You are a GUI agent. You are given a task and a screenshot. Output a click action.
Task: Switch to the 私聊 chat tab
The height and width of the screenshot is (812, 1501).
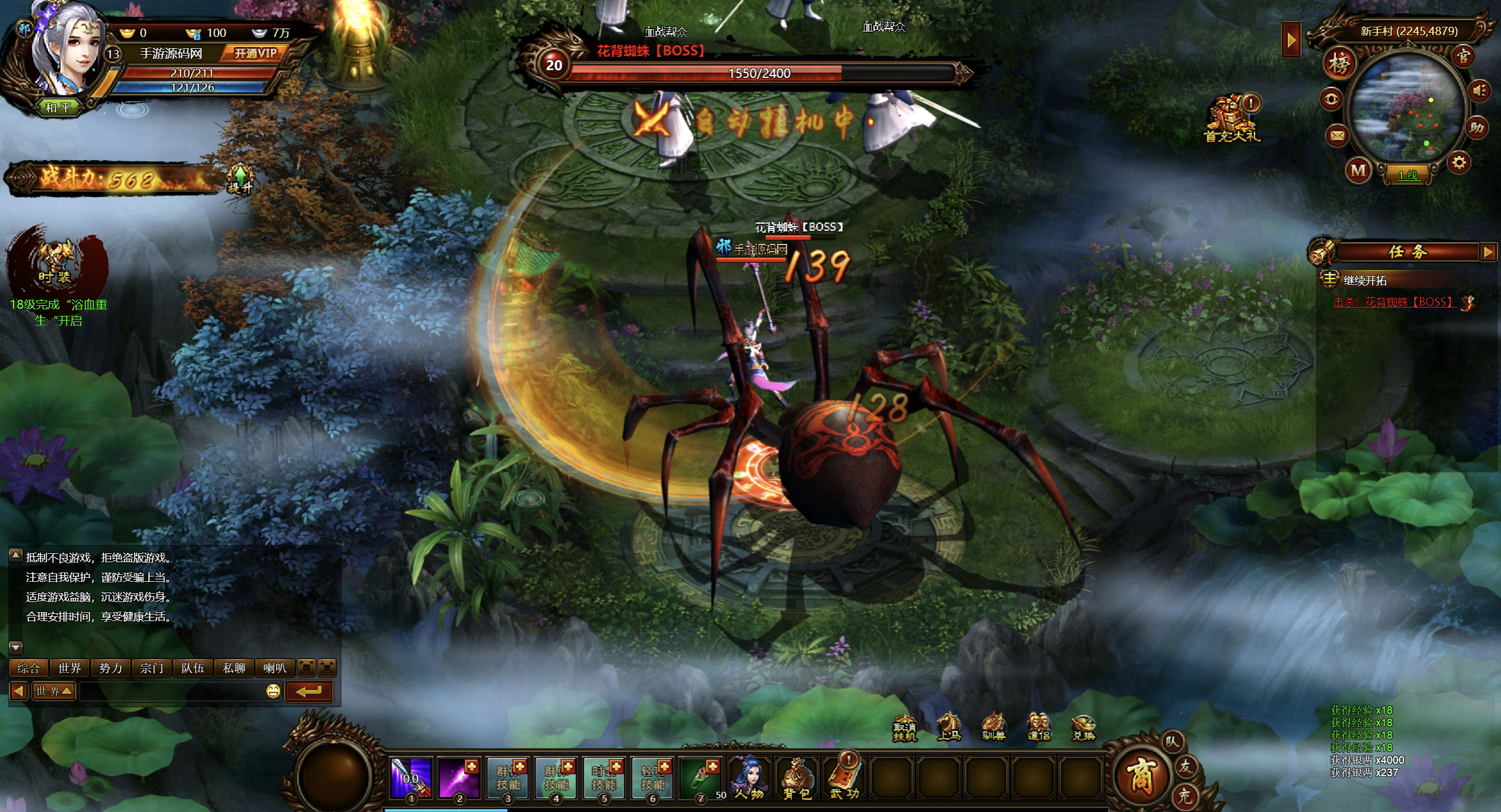point(234,668)
